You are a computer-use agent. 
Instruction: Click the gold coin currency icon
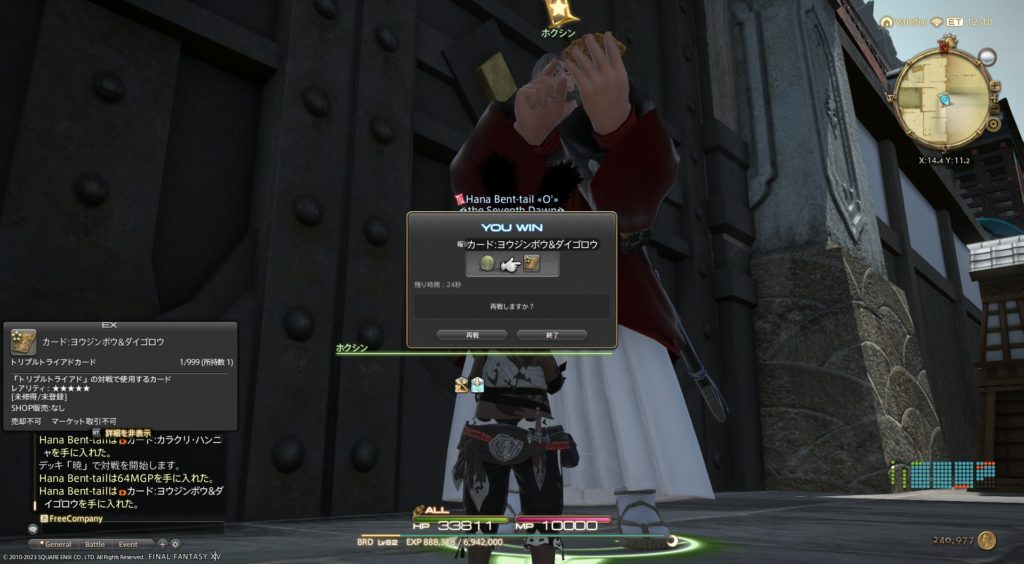click(x=987, y=540)
